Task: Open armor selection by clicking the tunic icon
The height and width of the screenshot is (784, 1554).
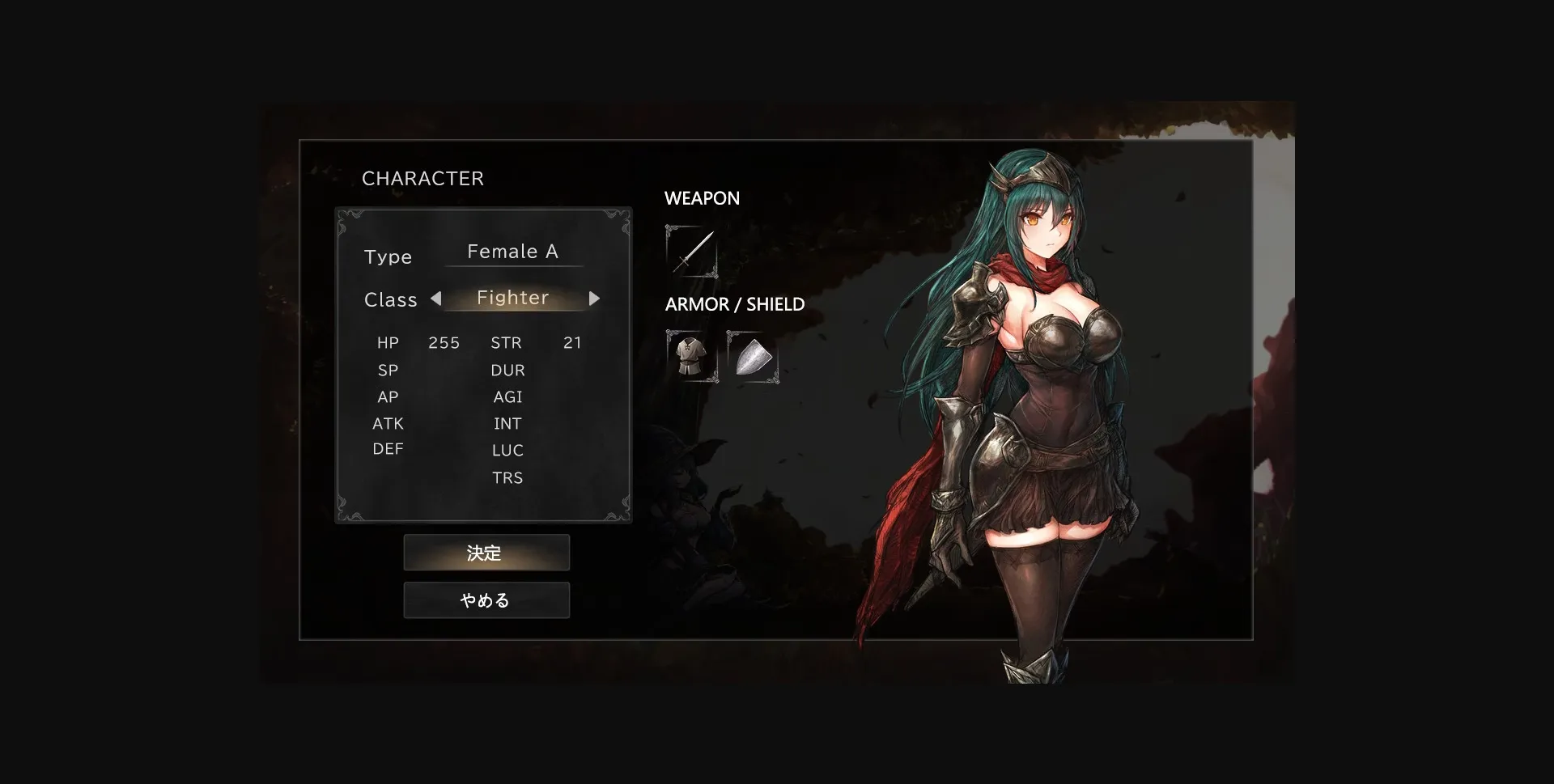Action: pos(692,358)
